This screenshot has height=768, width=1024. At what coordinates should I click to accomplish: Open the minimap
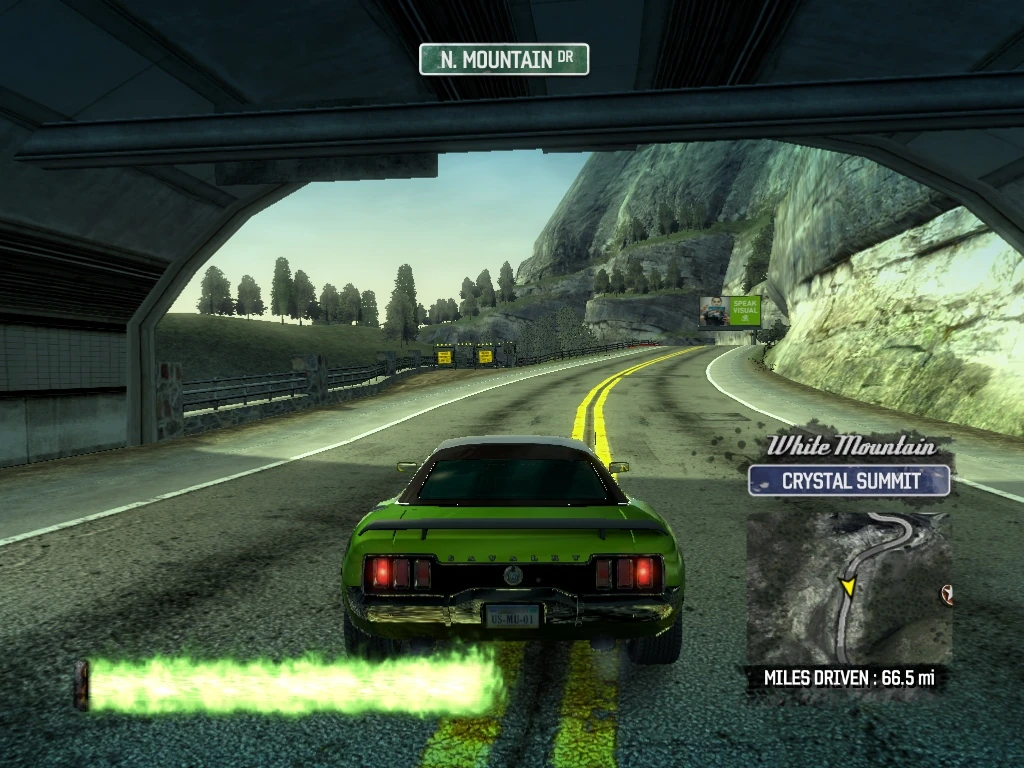[x=848, y=588]
